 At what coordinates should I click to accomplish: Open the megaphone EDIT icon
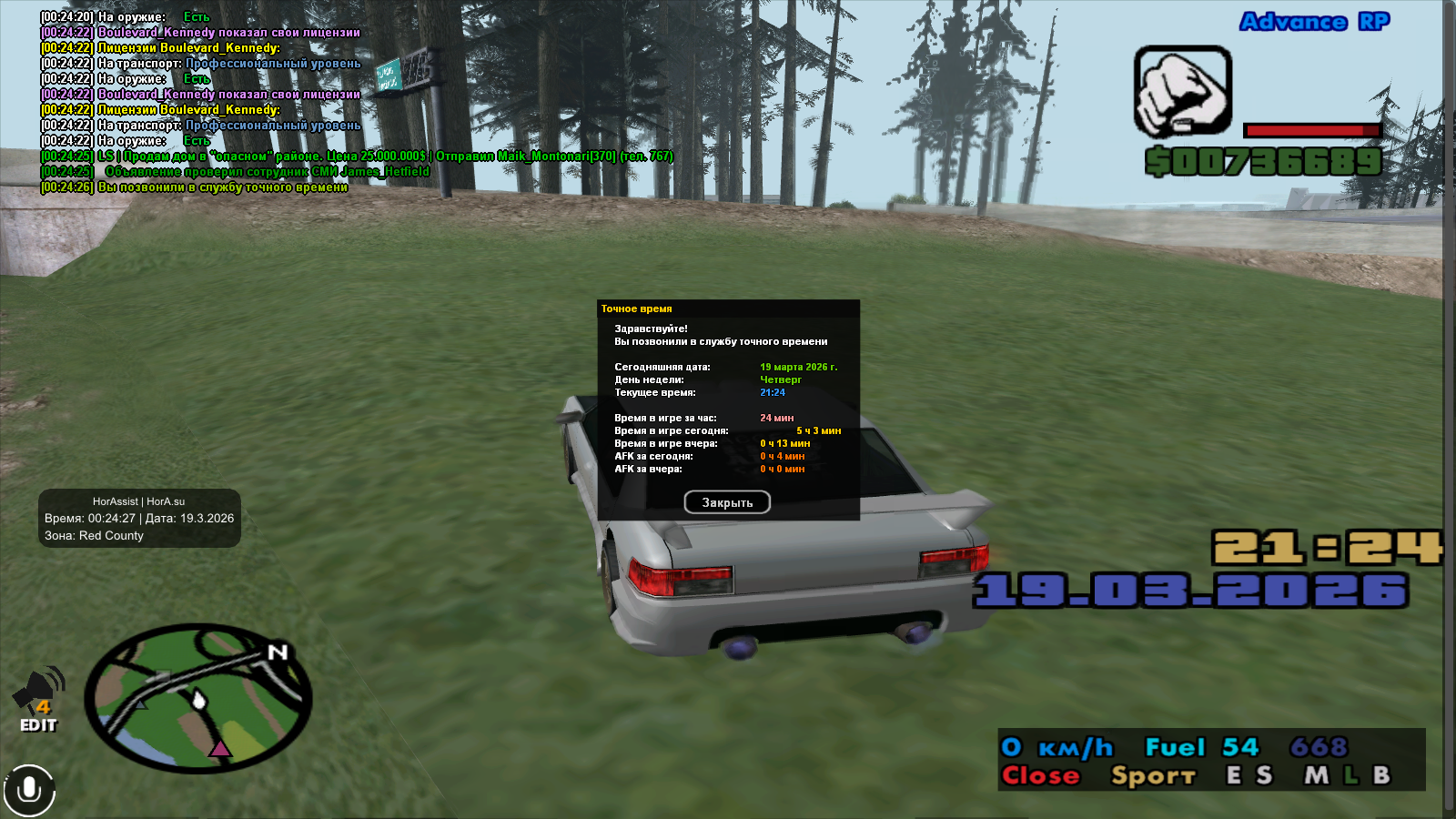click(x=38, y=699)
